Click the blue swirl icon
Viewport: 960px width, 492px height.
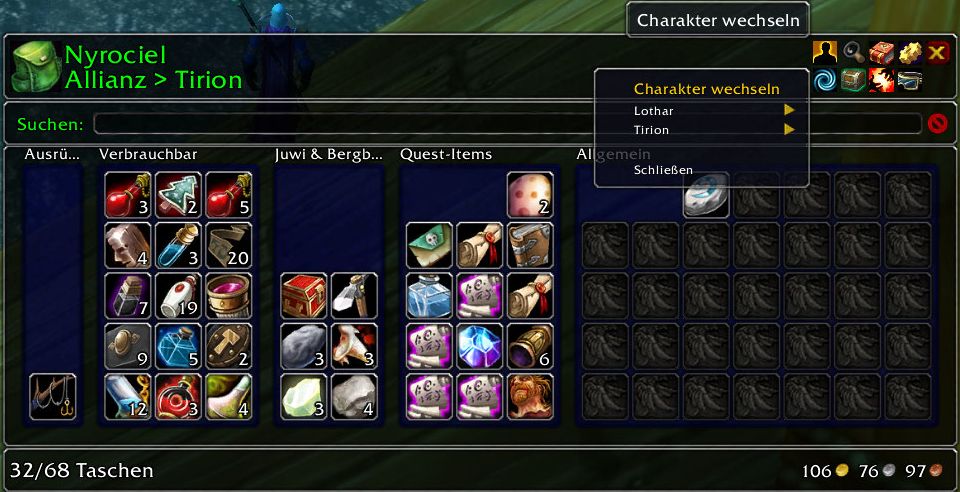[825, 80]
